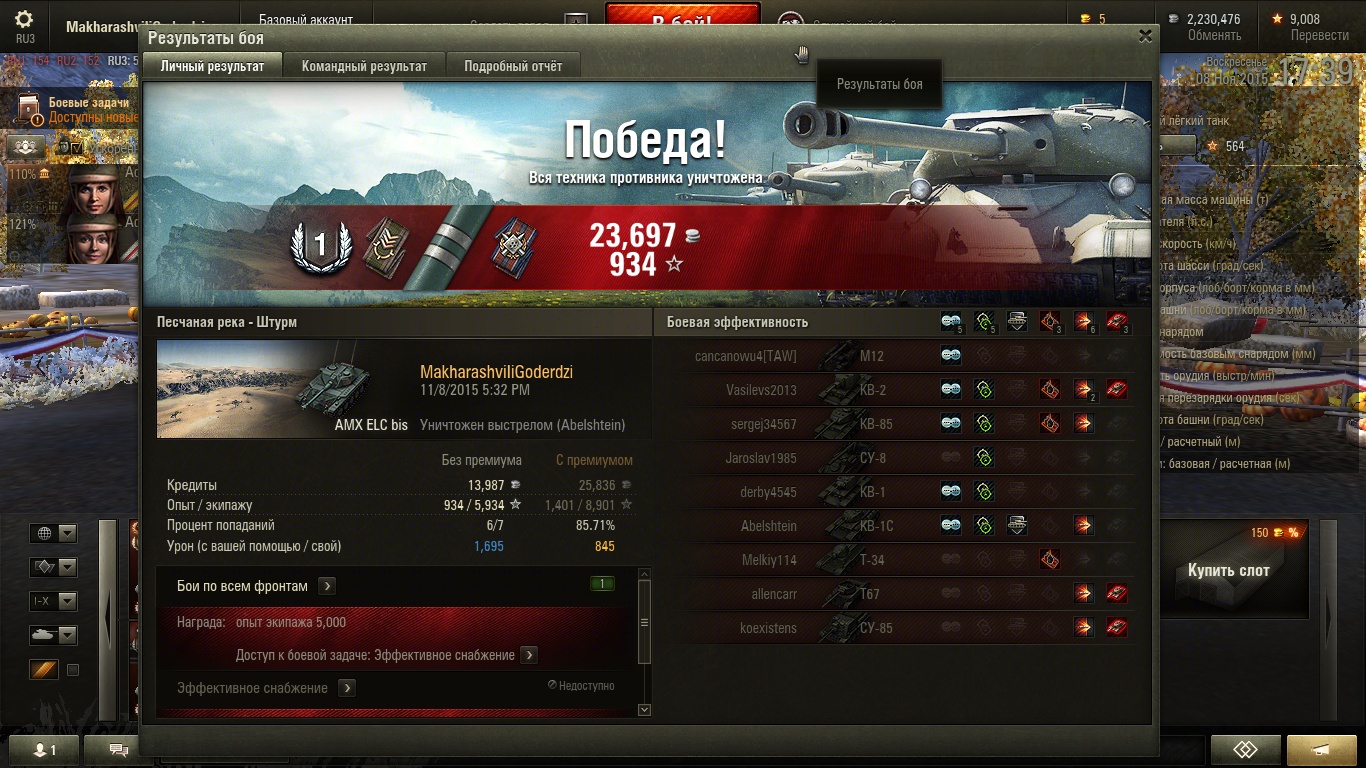The image size is (1366, 768).
Task: Click the Купить слот button
Action: tap(1228, 571)
